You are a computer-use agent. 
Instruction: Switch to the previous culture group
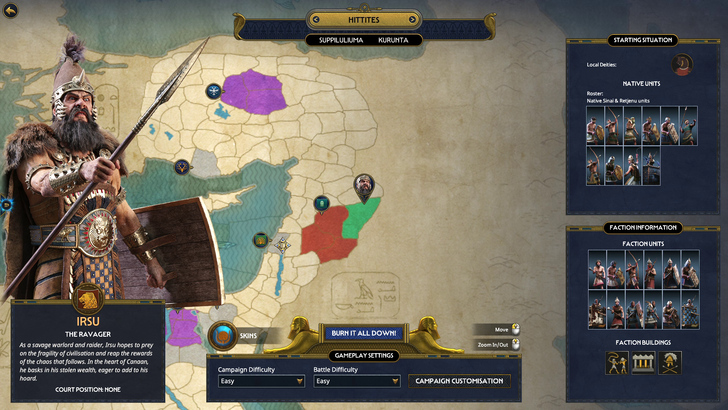pos(315,19)
